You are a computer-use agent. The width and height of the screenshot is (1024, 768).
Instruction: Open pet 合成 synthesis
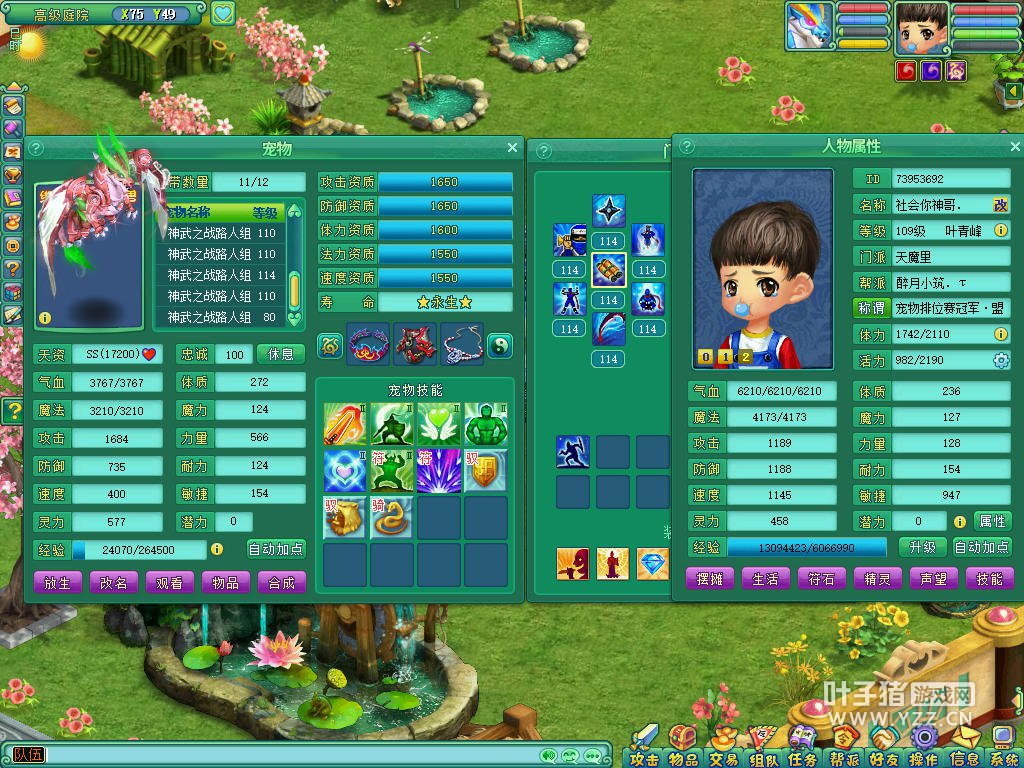(x=282, y=582)
